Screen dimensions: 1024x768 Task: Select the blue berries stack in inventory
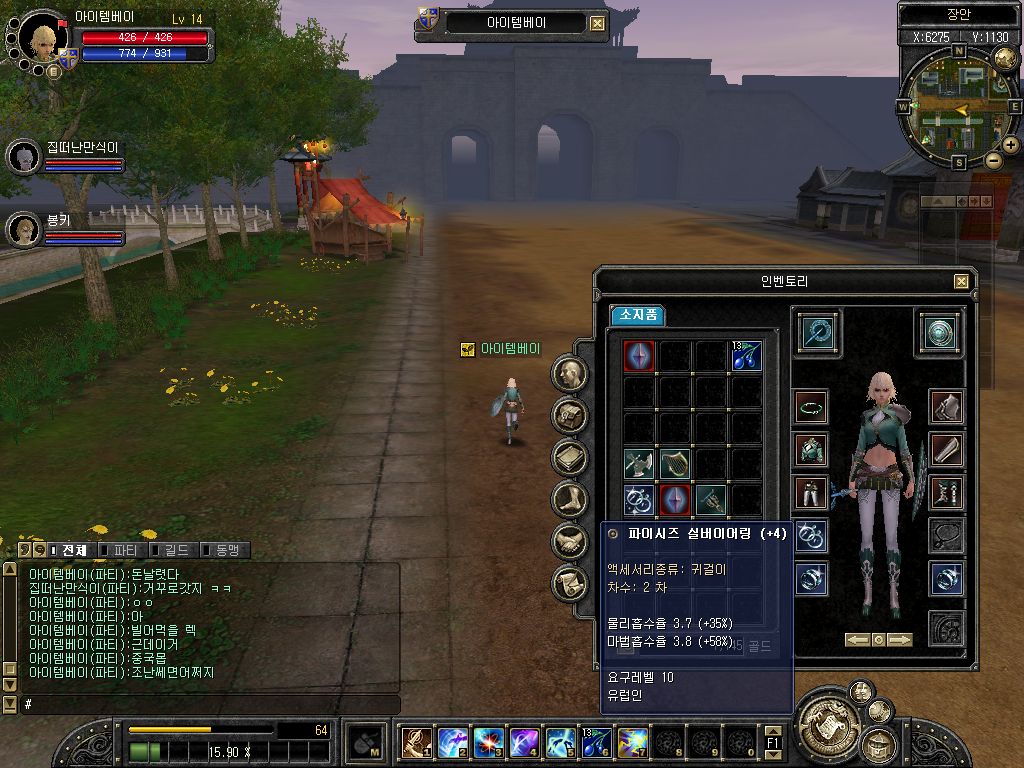[x=745, y=356]
